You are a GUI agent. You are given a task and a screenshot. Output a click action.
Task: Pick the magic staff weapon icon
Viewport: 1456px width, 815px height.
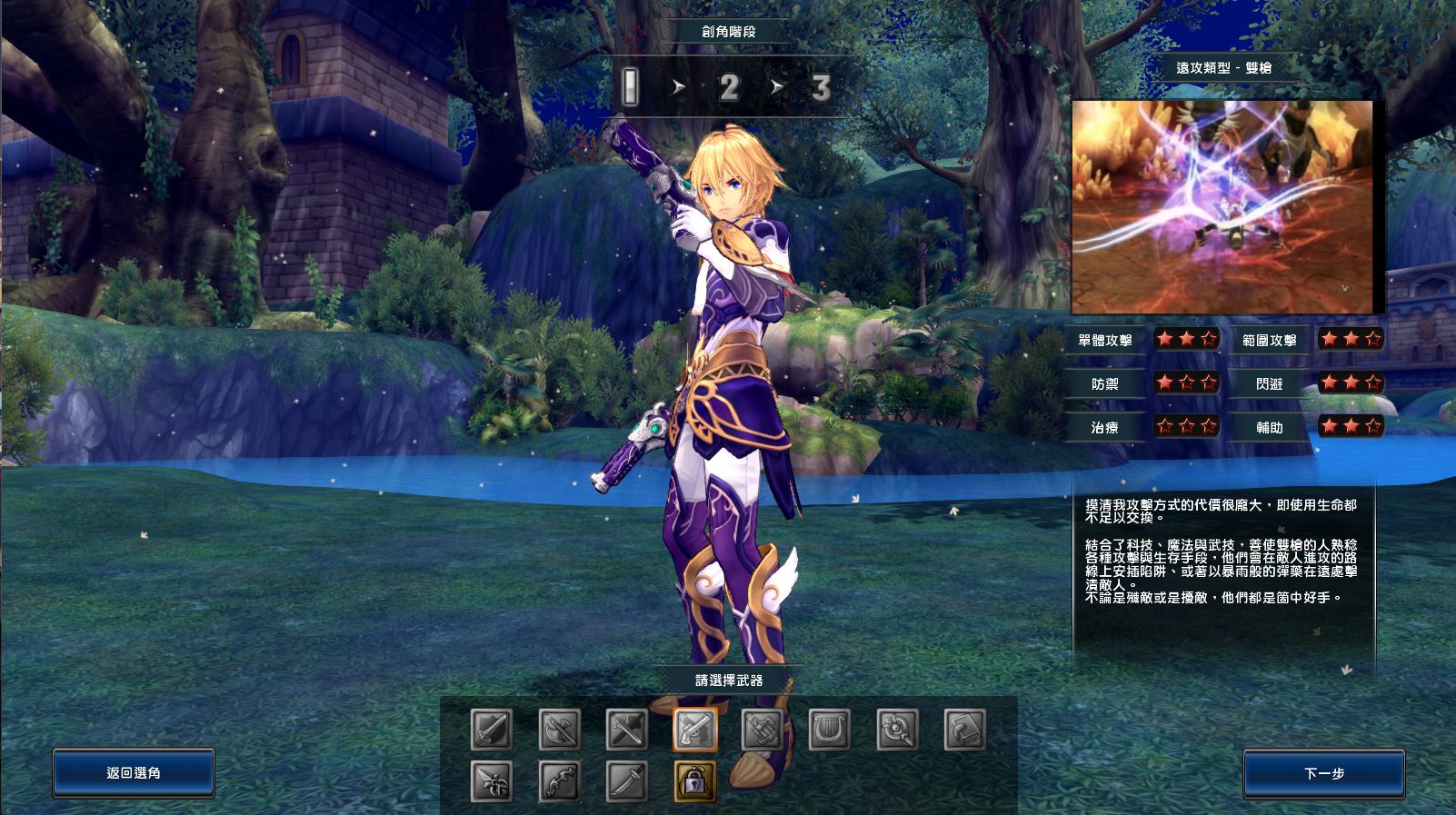tap(898, 730)
